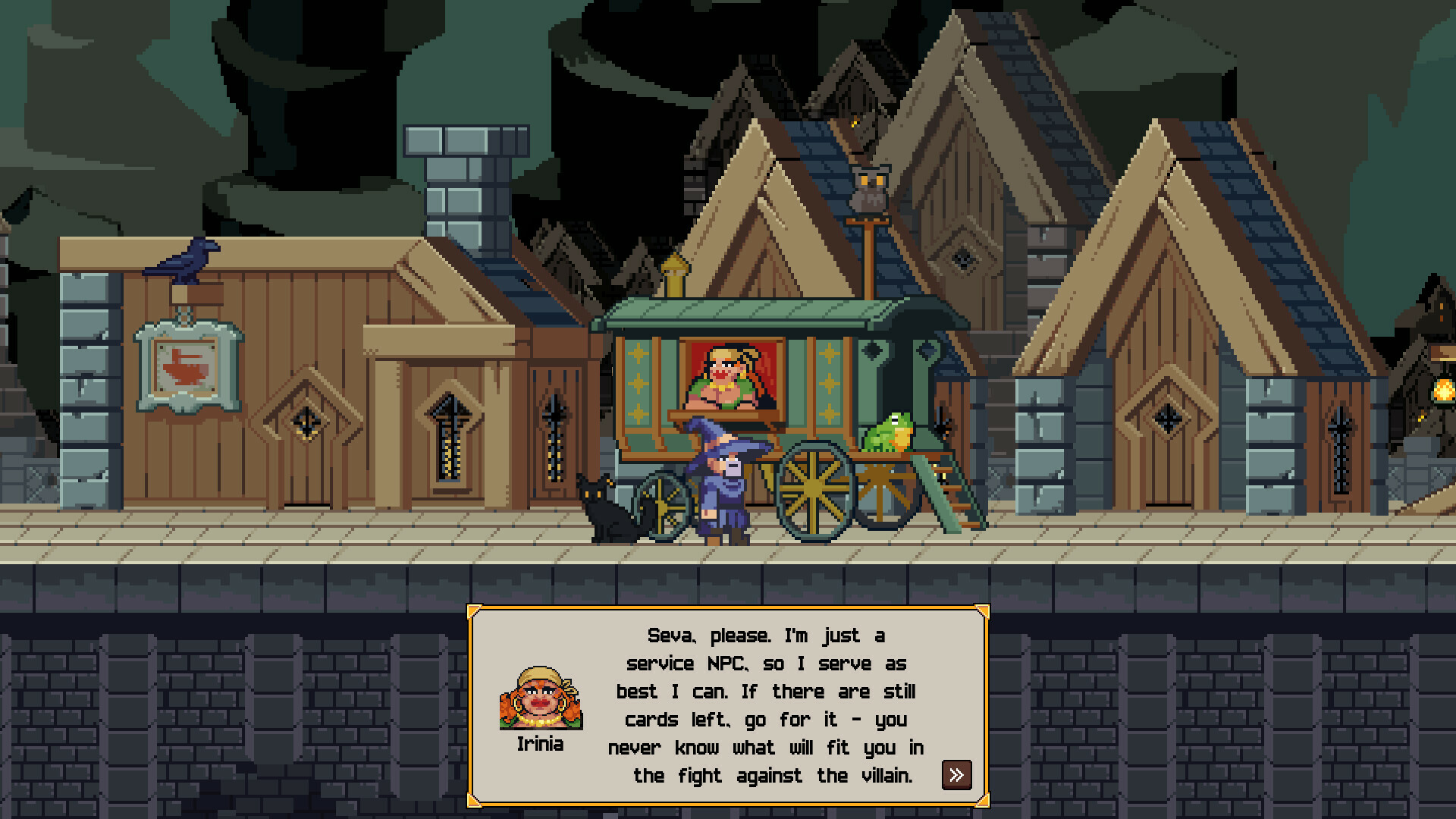Click the double-arrow button to advance dialogue
The height and width of the screenshot is (819, 1456).
click(x=956, y=775)
